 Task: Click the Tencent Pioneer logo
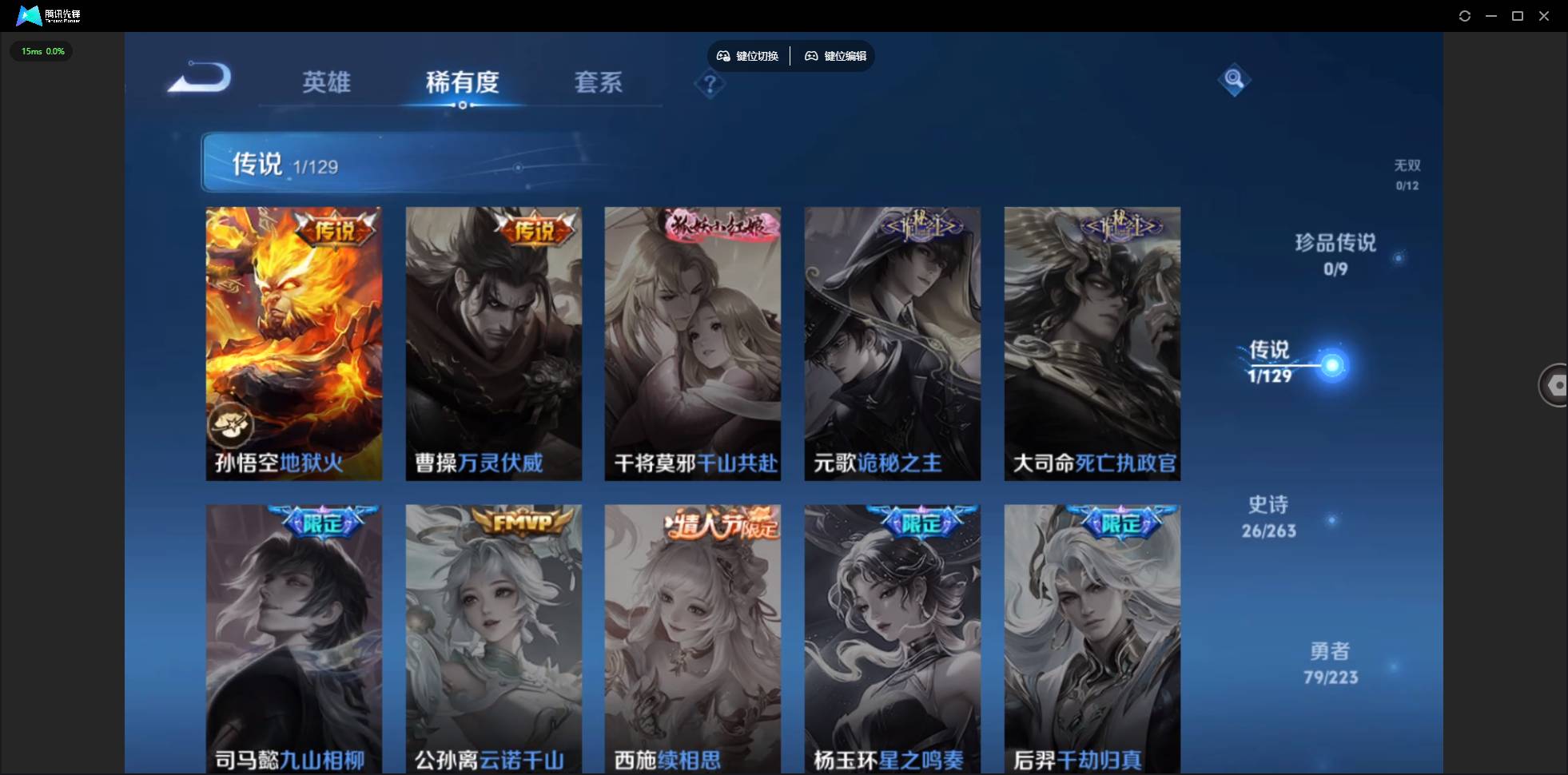click(x=28, y=15)
